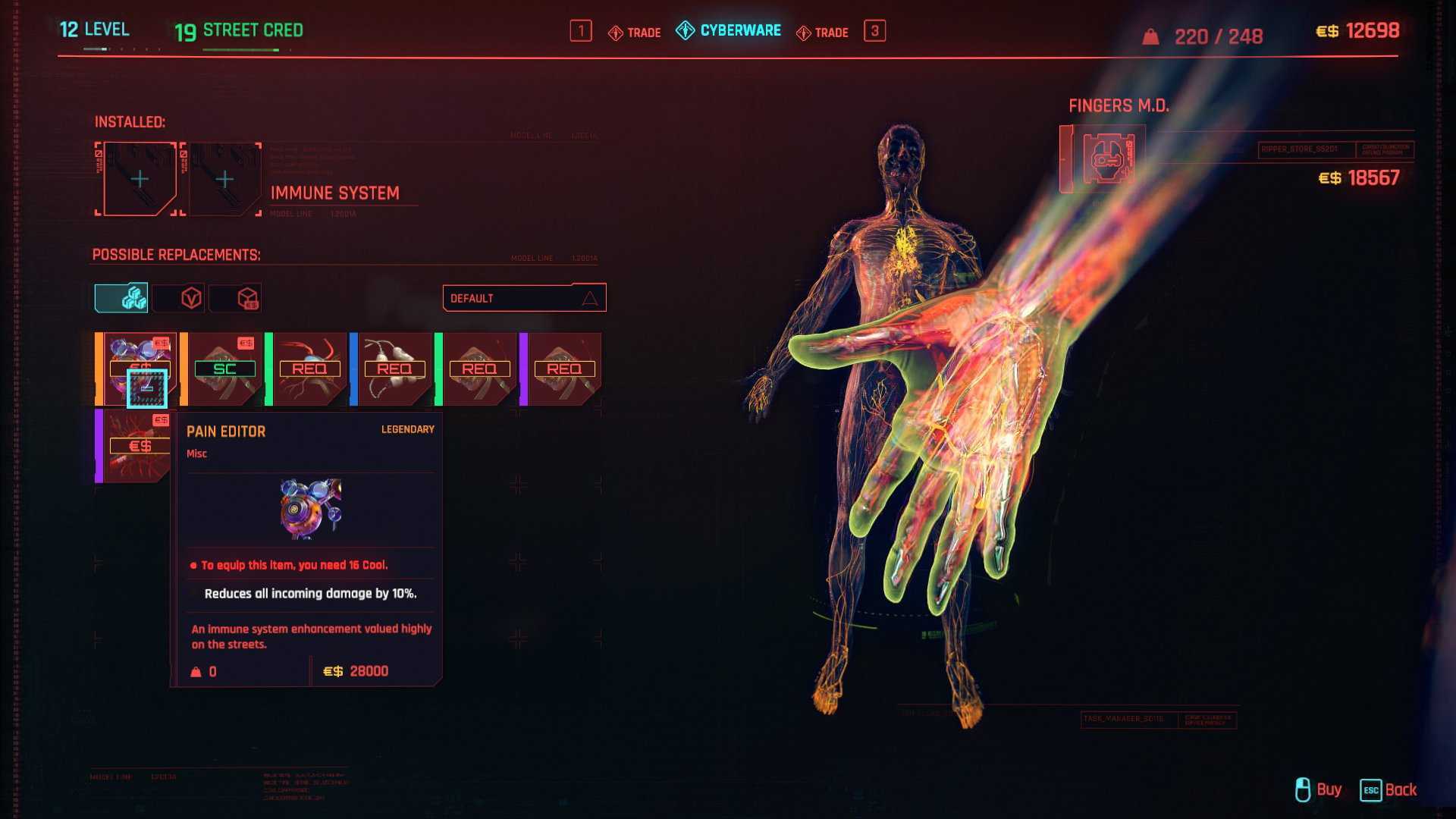
Task: Select the green REQ item with red tendrils
Action: coord(309,369)
